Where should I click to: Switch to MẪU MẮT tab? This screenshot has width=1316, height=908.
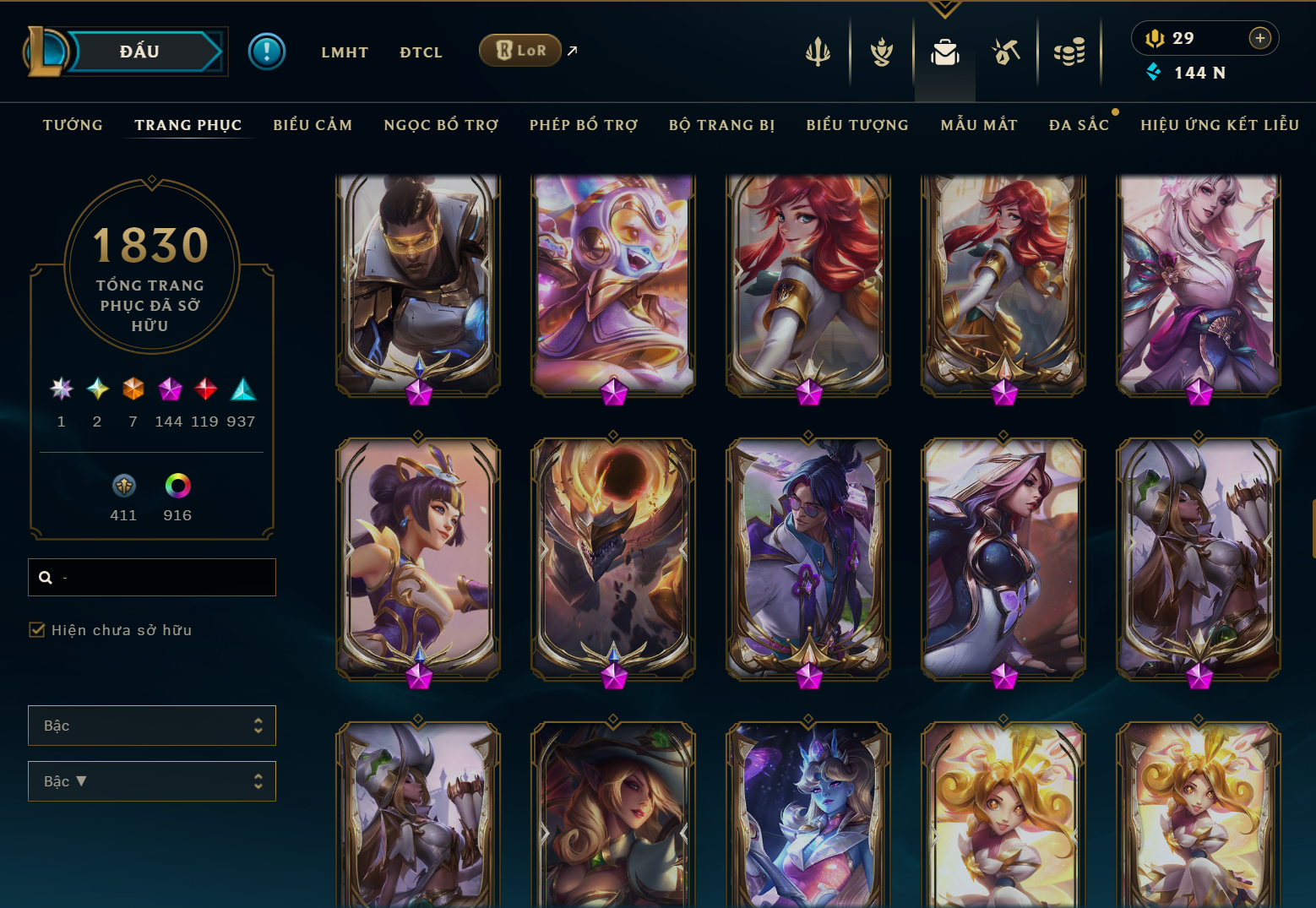coord(979,125)
